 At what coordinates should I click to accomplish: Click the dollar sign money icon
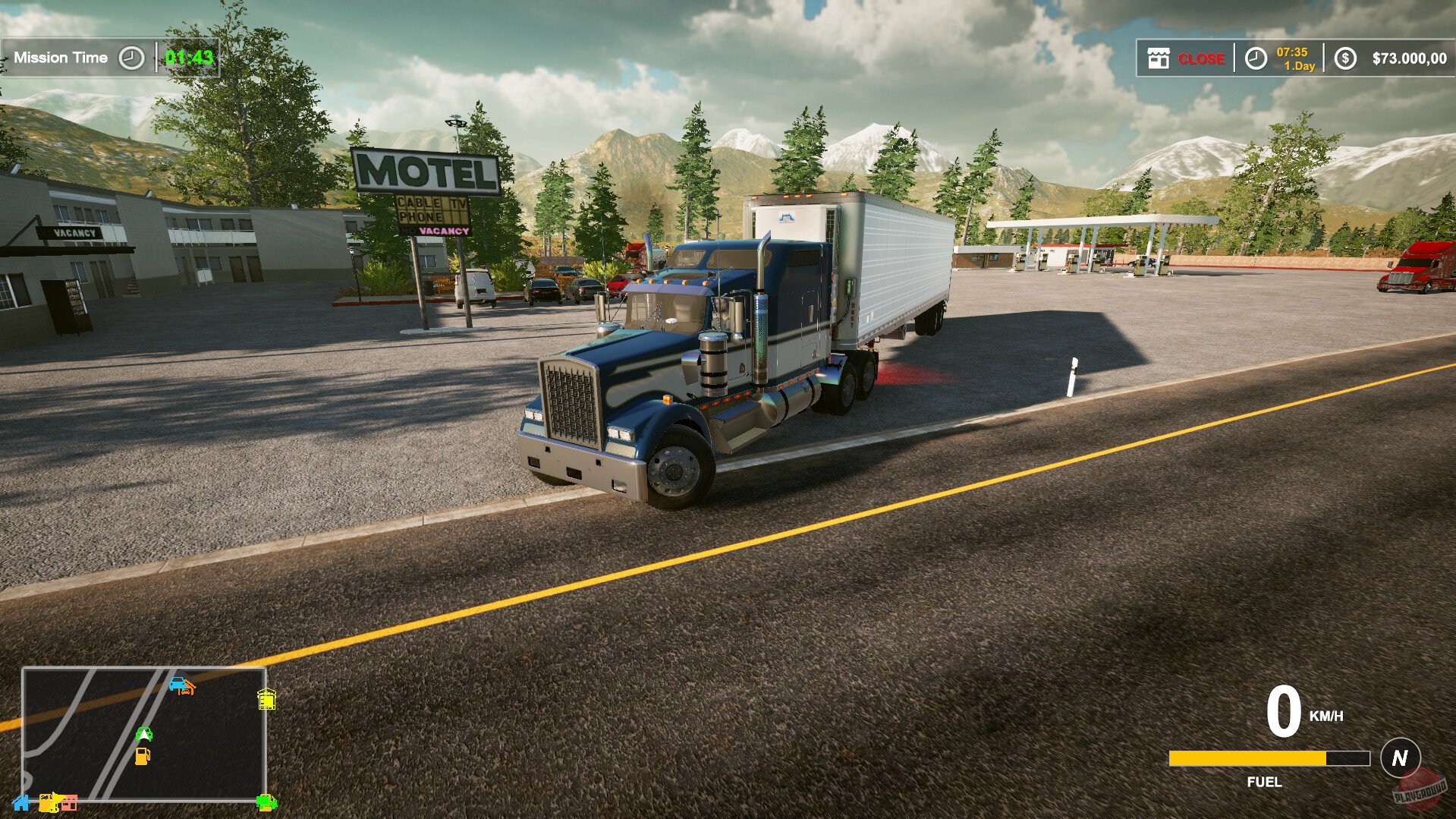(1346, 58)
